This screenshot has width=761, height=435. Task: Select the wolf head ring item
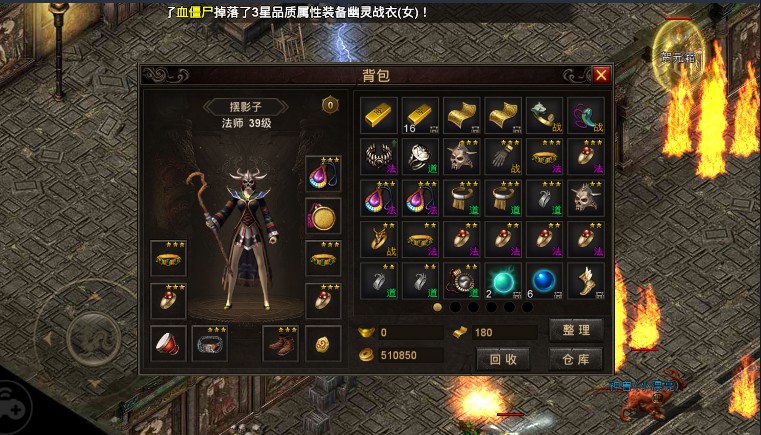544,114
